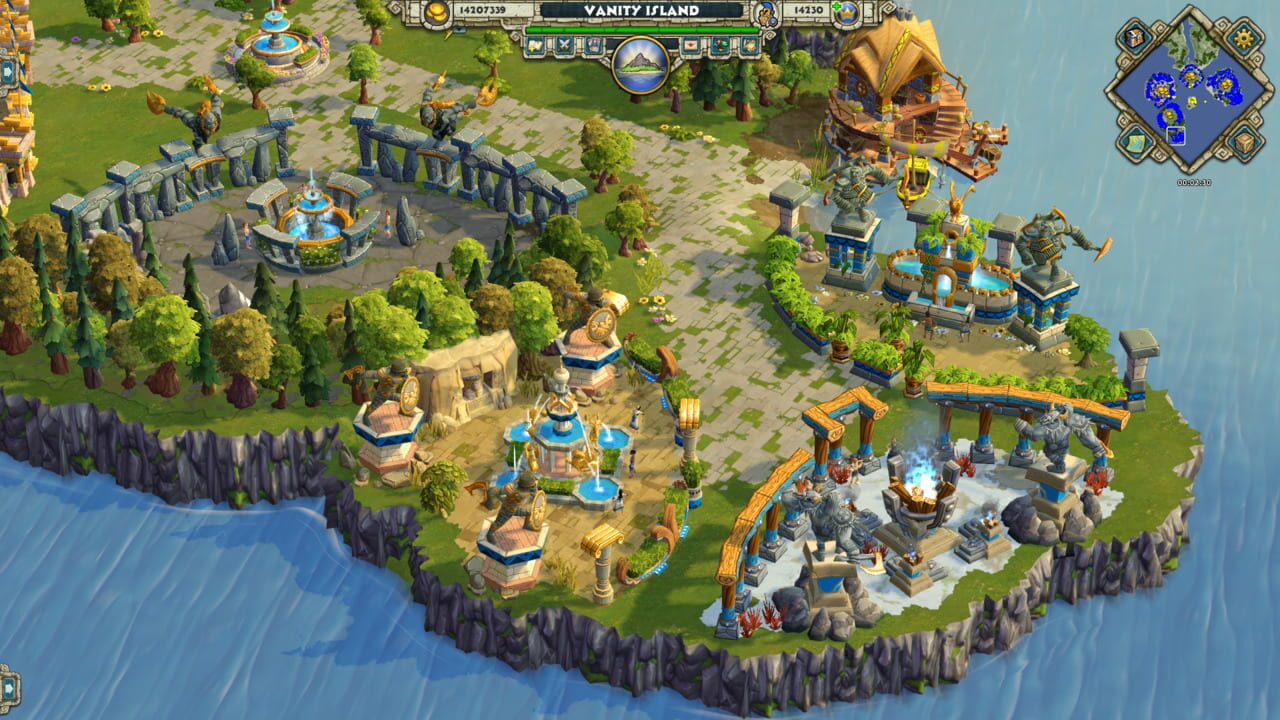Select the crossed swords military icon
Screen dimensions: 1280x720
564,43
